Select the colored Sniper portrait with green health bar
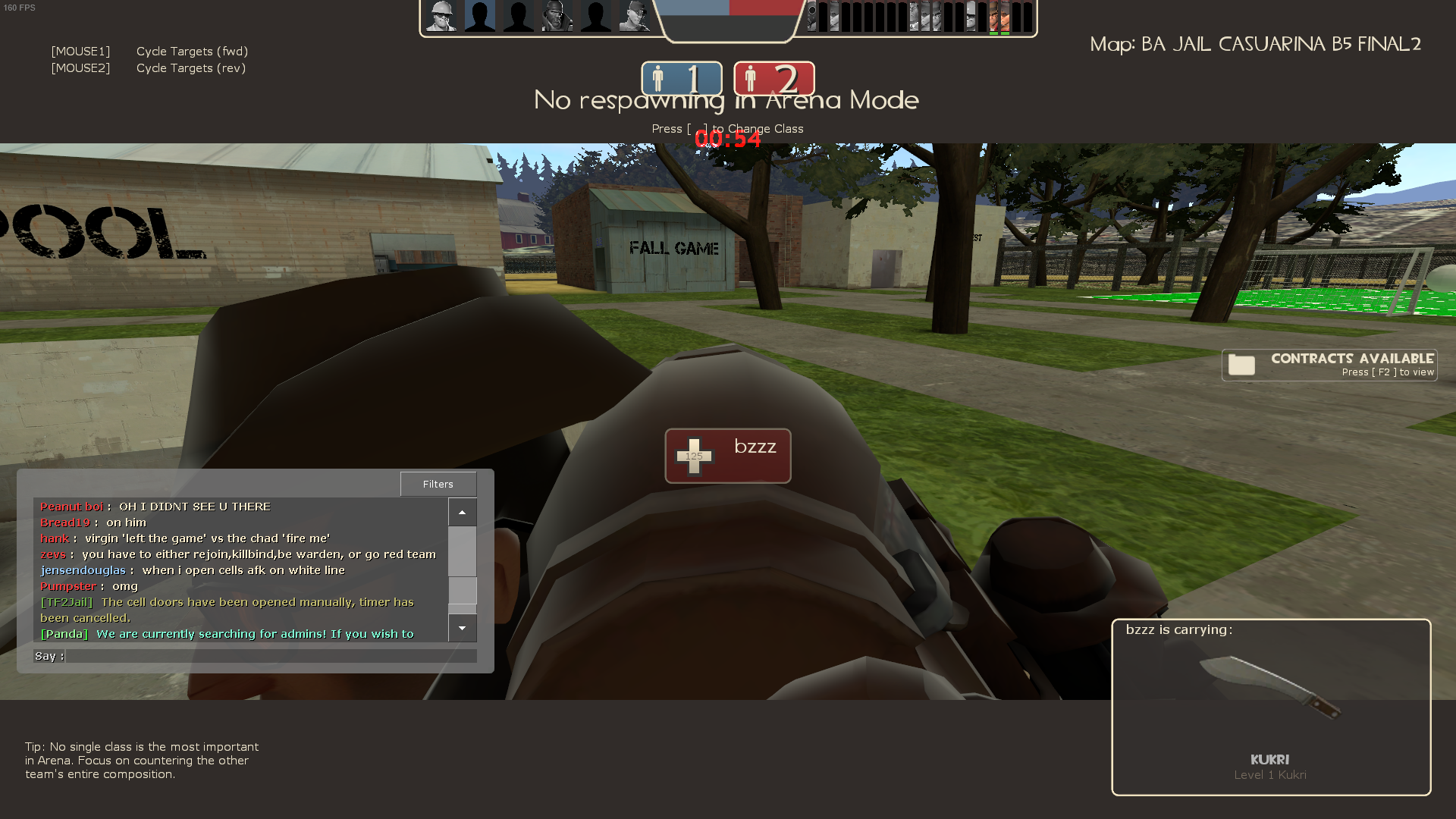The width and height of the screenshot is (1456, 819). tap(993, 17)
